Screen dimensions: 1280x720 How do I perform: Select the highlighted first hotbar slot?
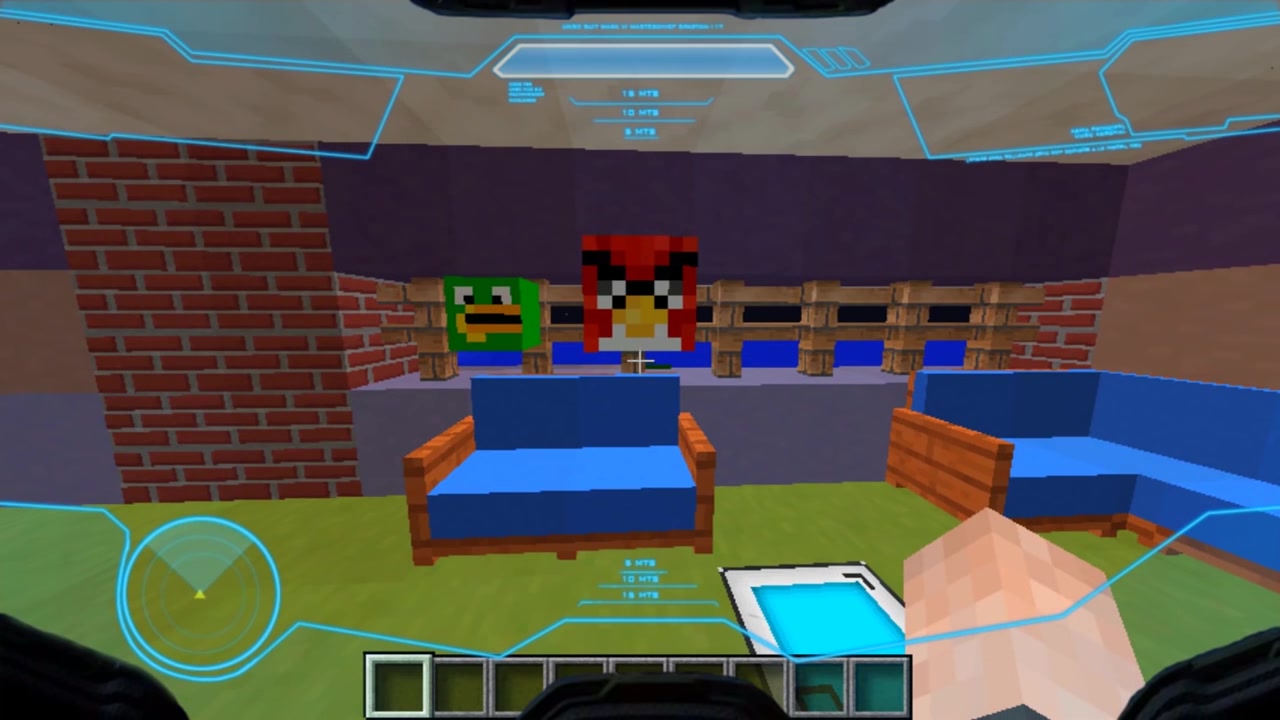[x=399, y=686]
